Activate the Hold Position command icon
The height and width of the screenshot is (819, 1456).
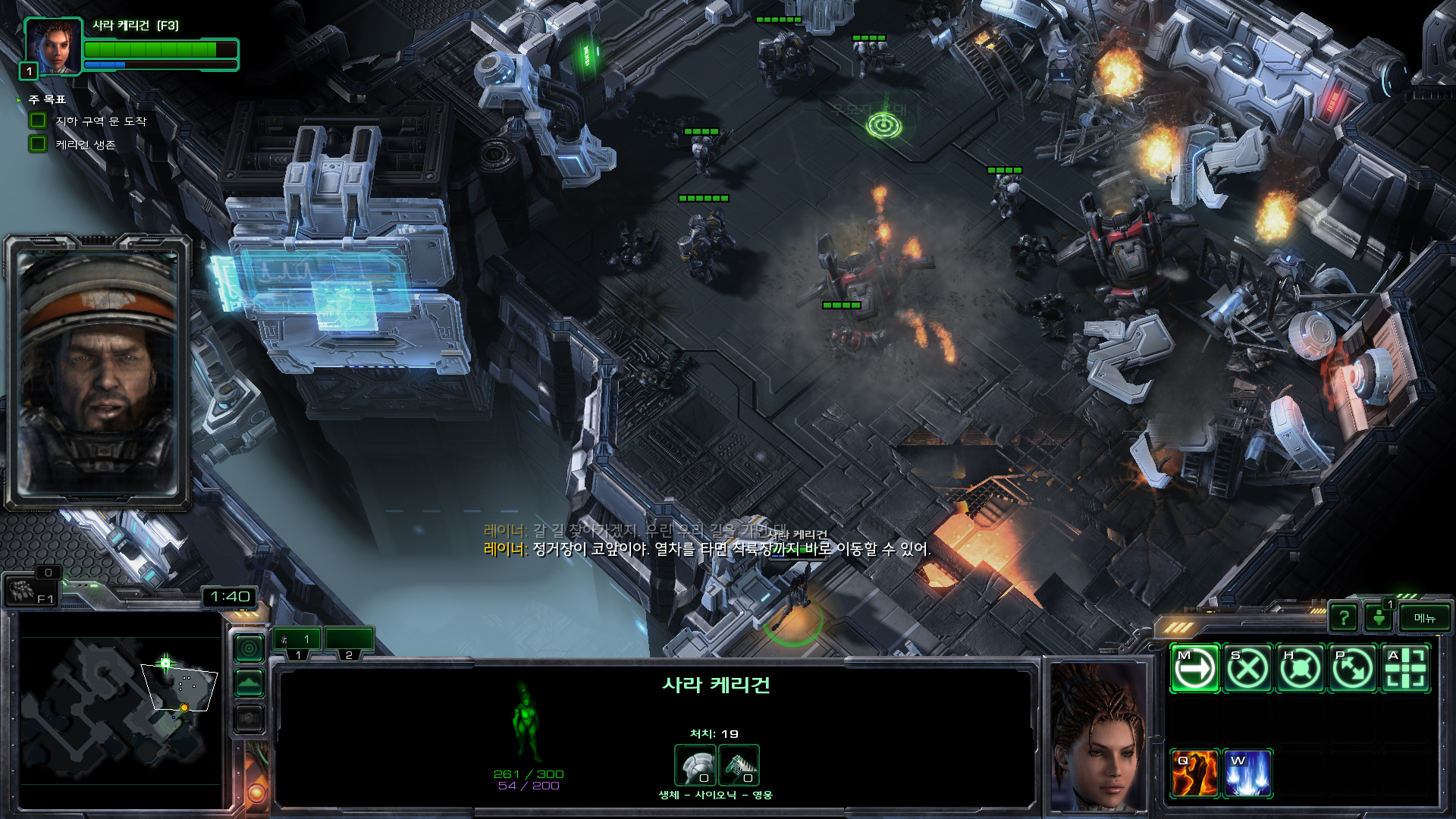pos(1301,669)
